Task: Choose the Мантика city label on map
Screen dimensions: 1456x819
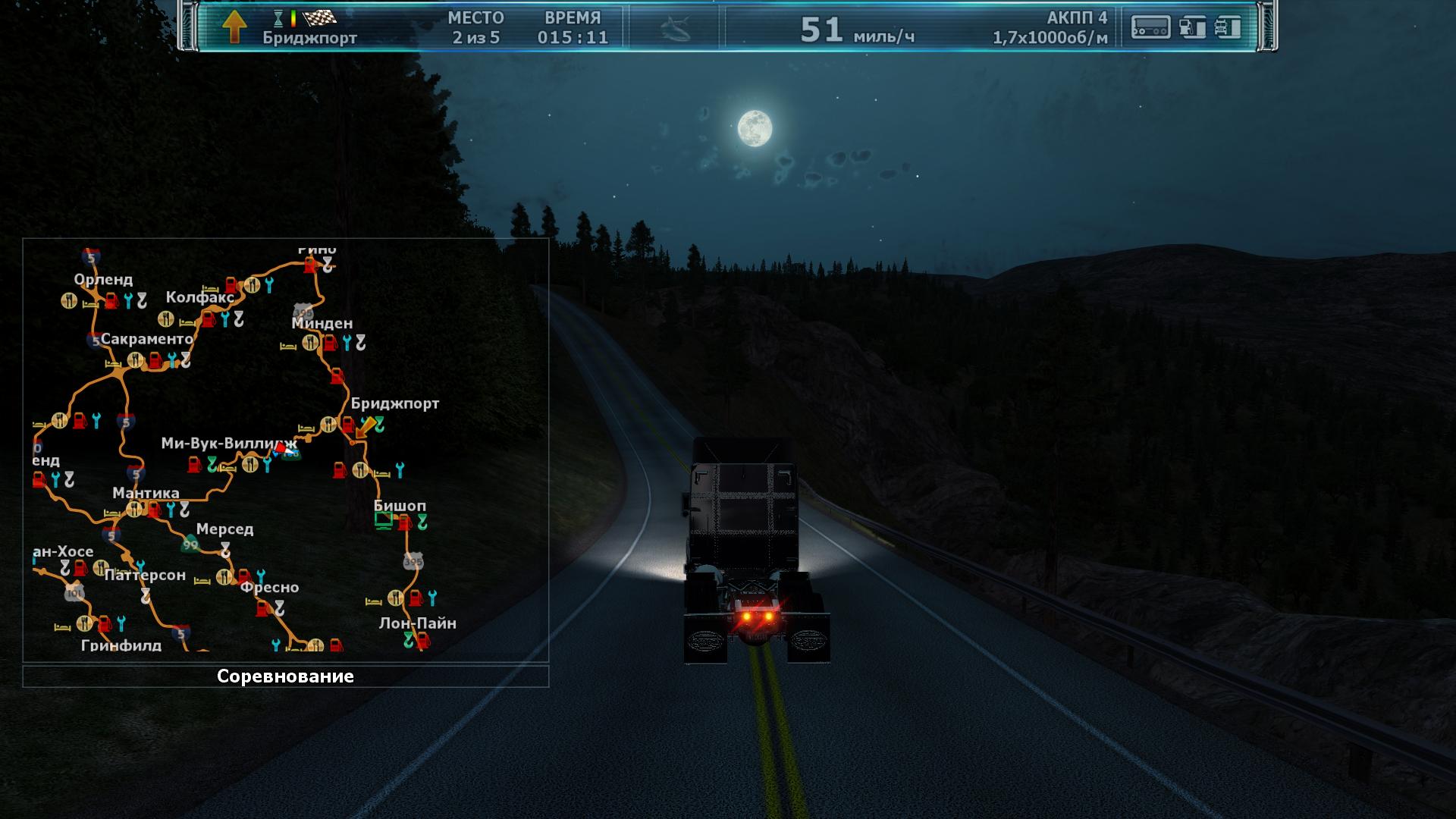Action: point(146,494)
